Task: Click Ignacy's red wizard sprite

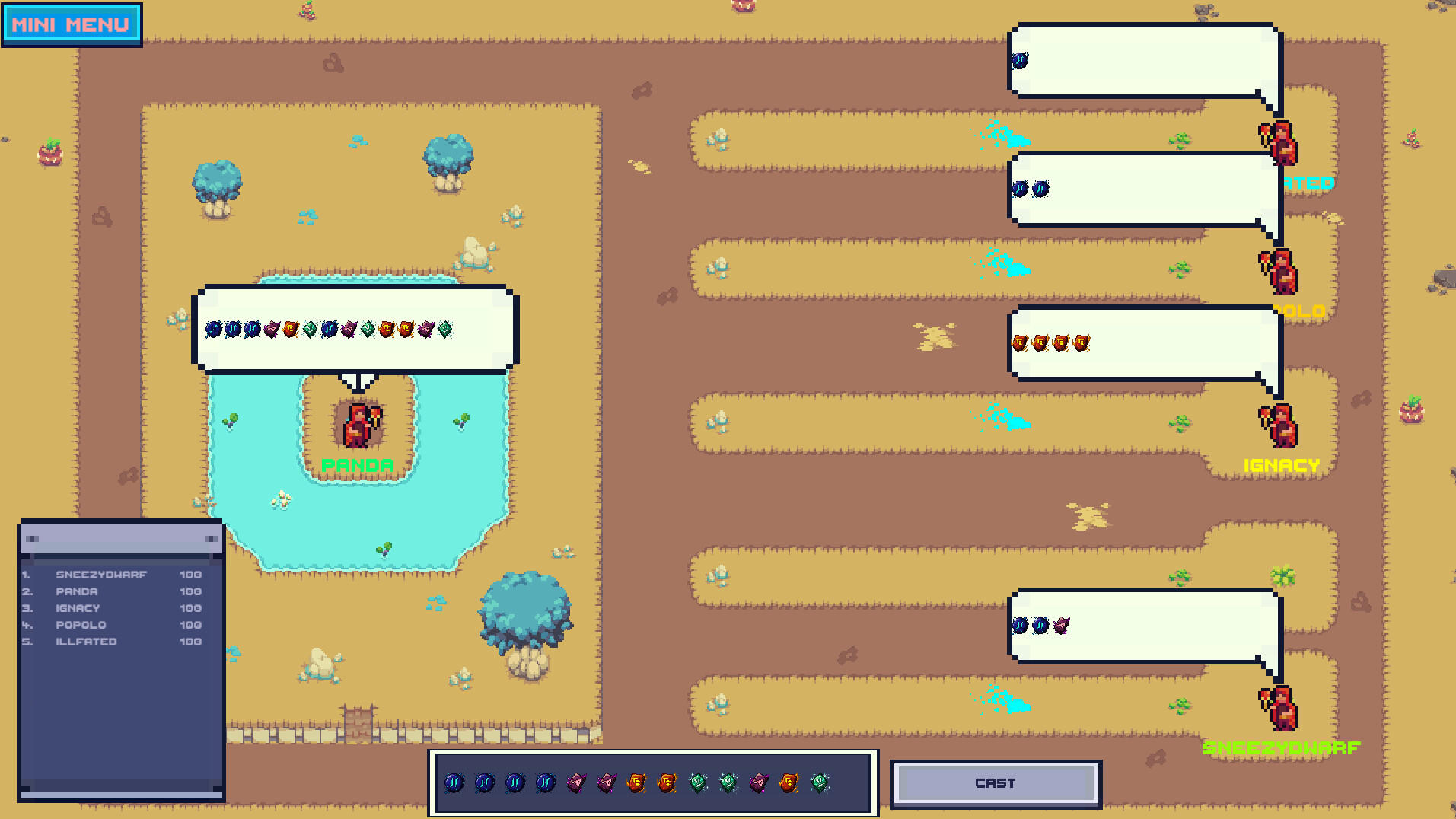Action: coord(1280,425)
